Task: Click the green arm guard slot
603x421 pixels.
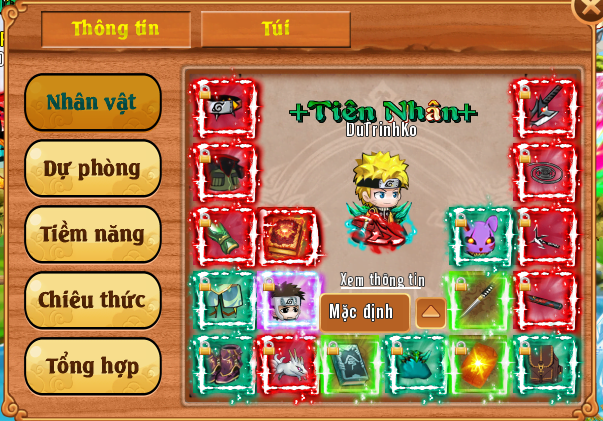Action: click(x=223, y=236)
